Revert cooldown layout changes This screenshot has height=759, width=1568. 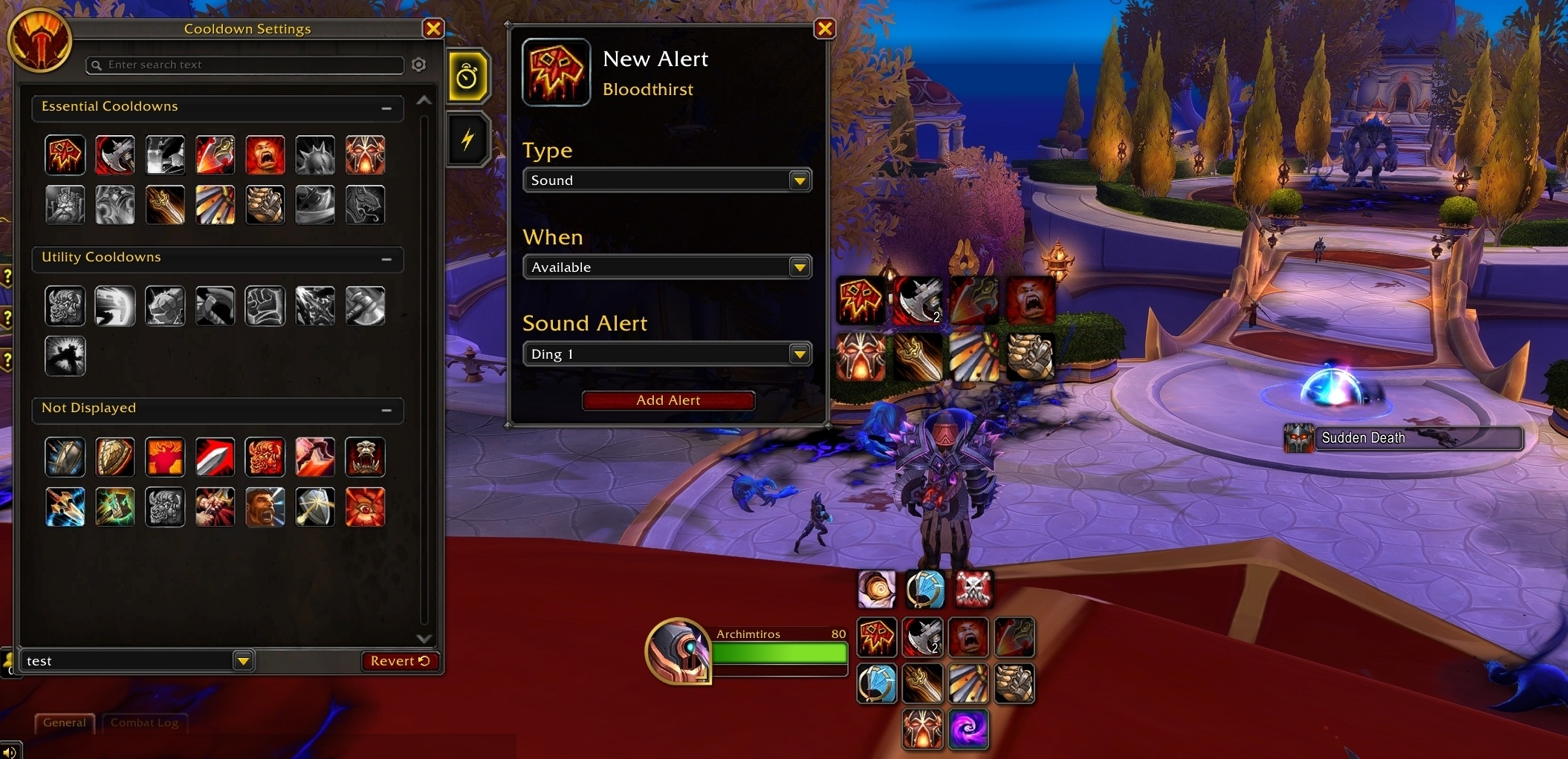pos(400,661)
